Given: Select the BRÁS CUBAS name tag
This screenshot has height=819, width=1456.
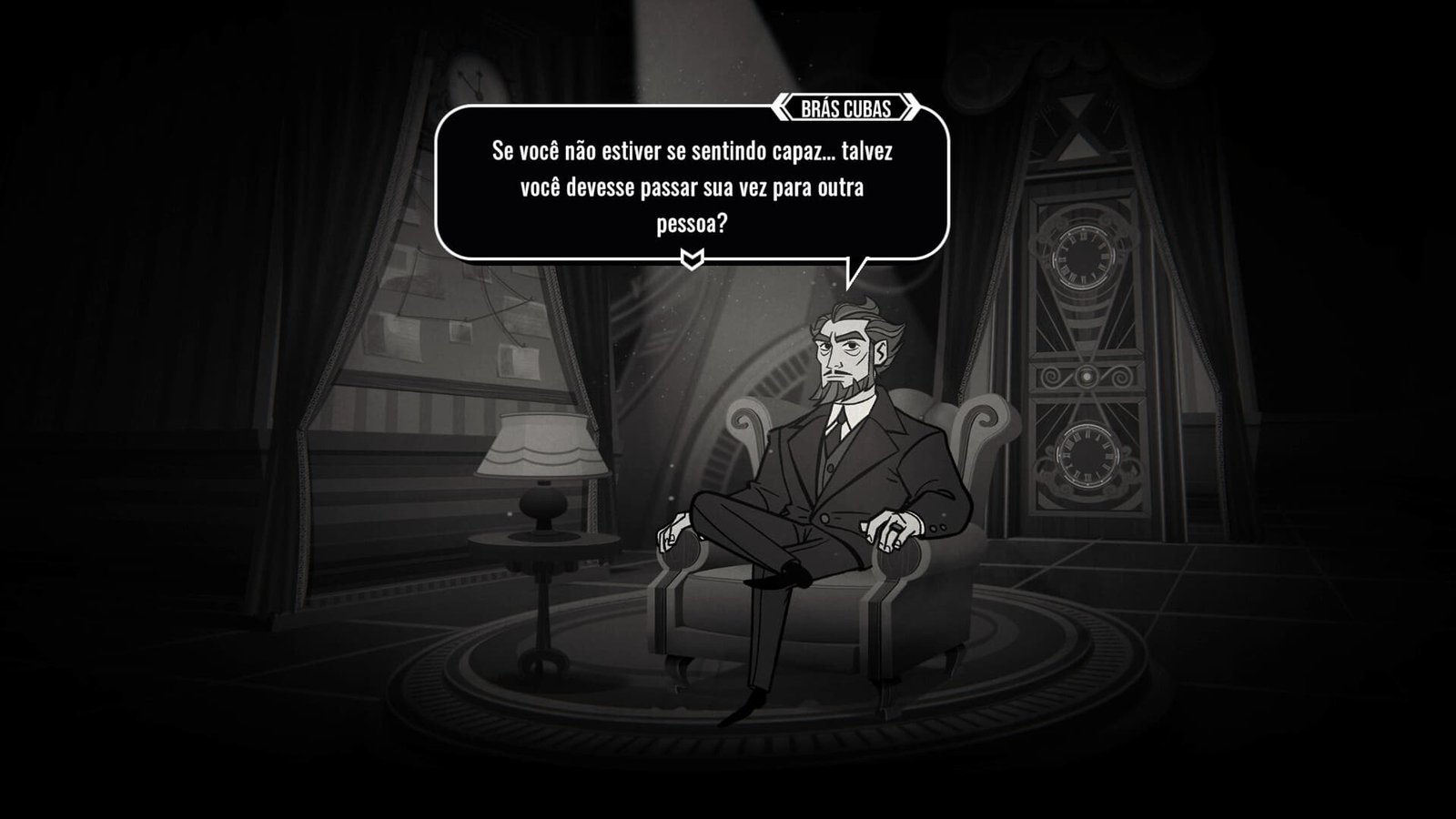Looking at the screenshot, I should point(844,106).
